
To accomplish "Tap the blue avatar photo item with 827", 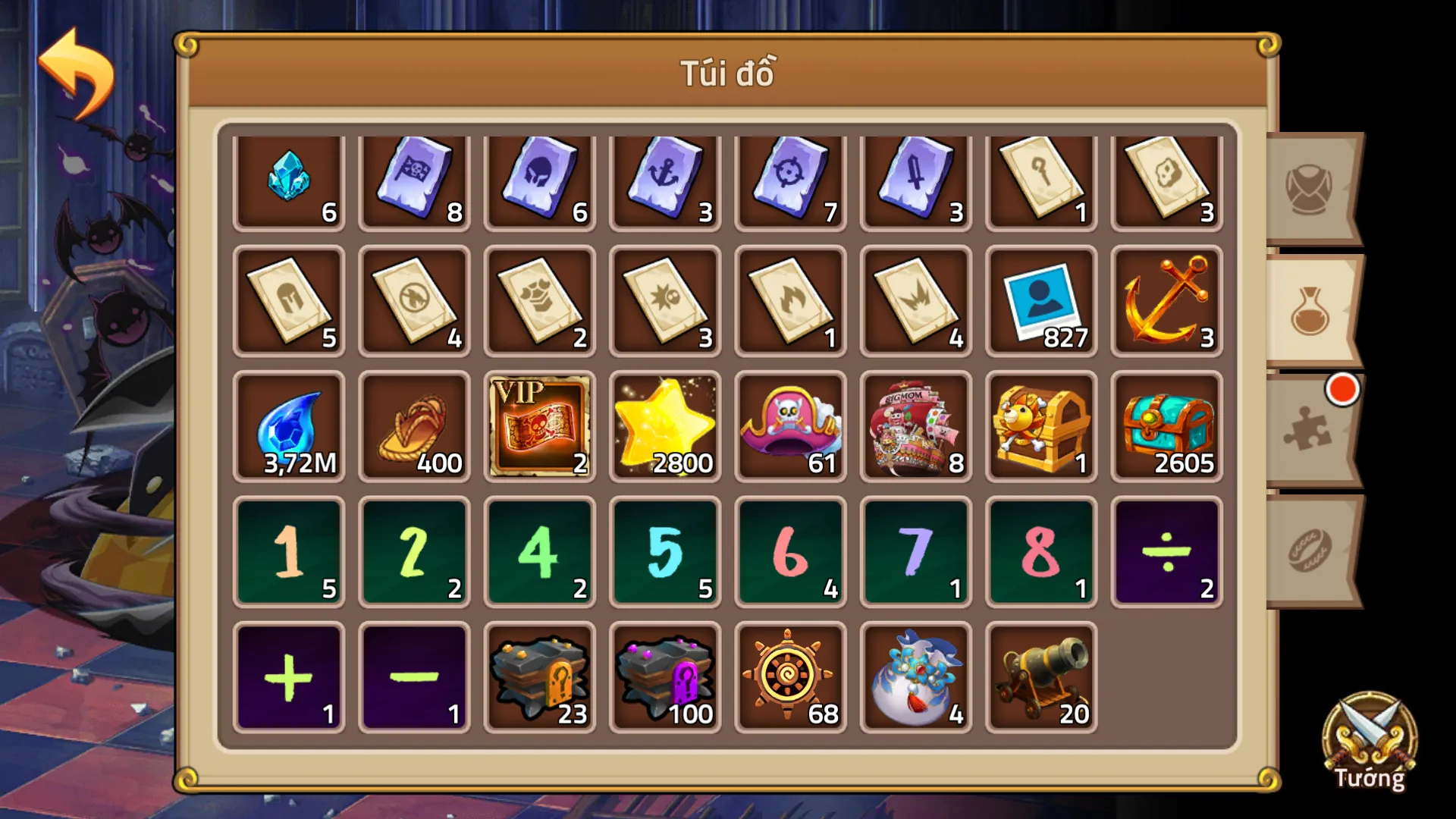I will [x=1040, y=298].
